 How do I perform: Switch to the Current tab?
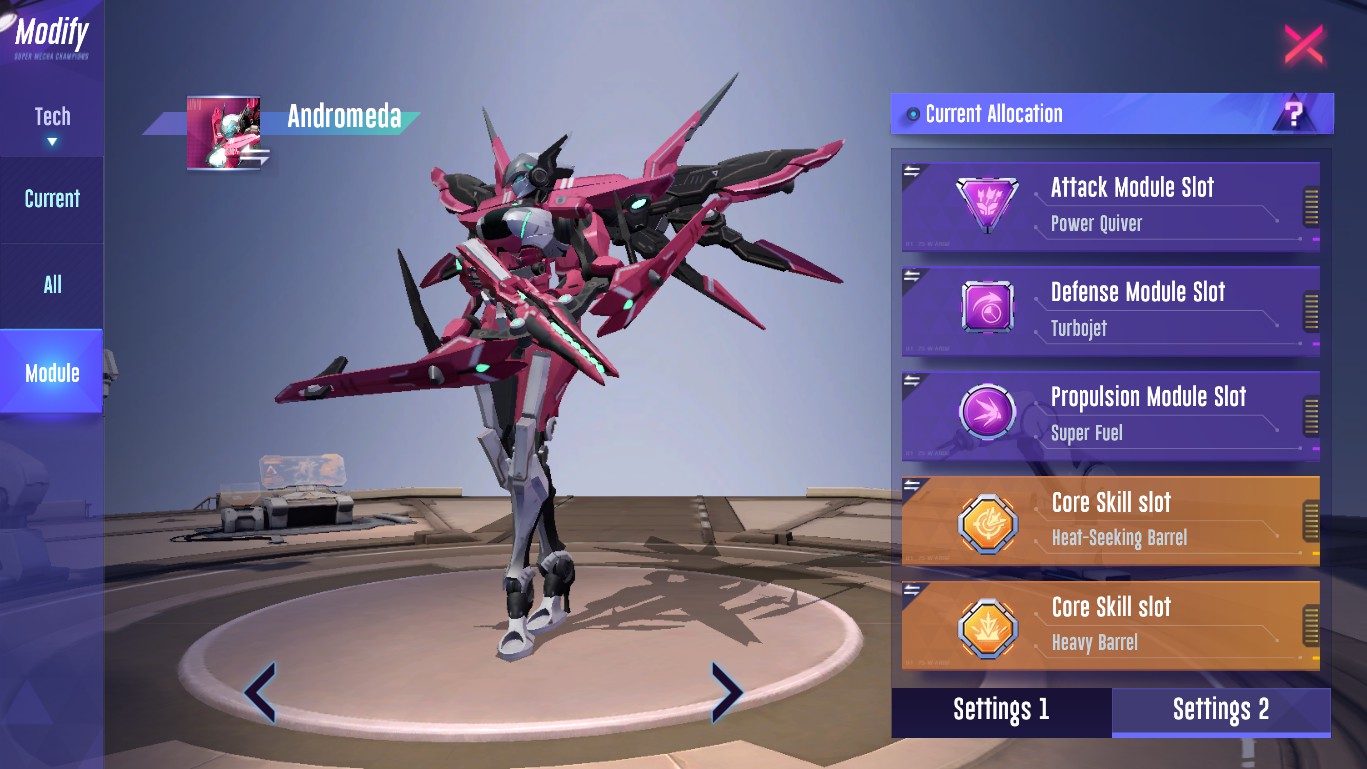coord(52,199)
